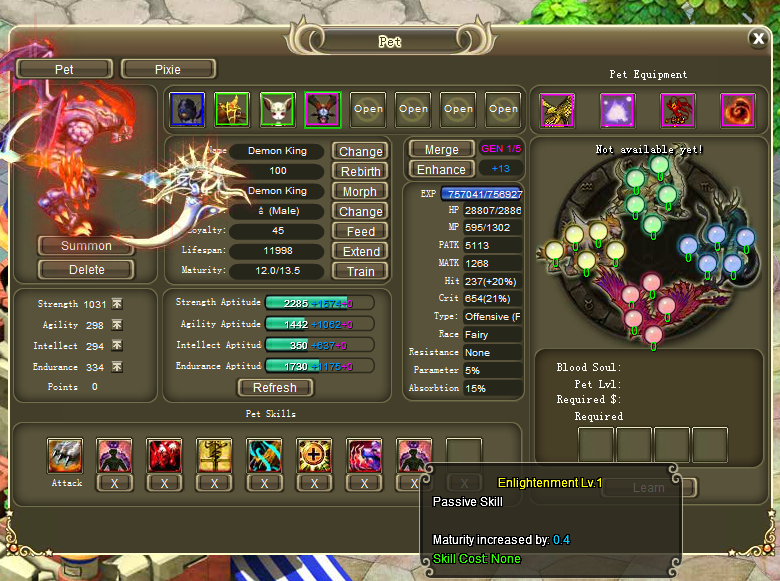Switch to the Pixie tab
Screen dimensions: 780x581
pyautogui.click(x=168, y=69)
